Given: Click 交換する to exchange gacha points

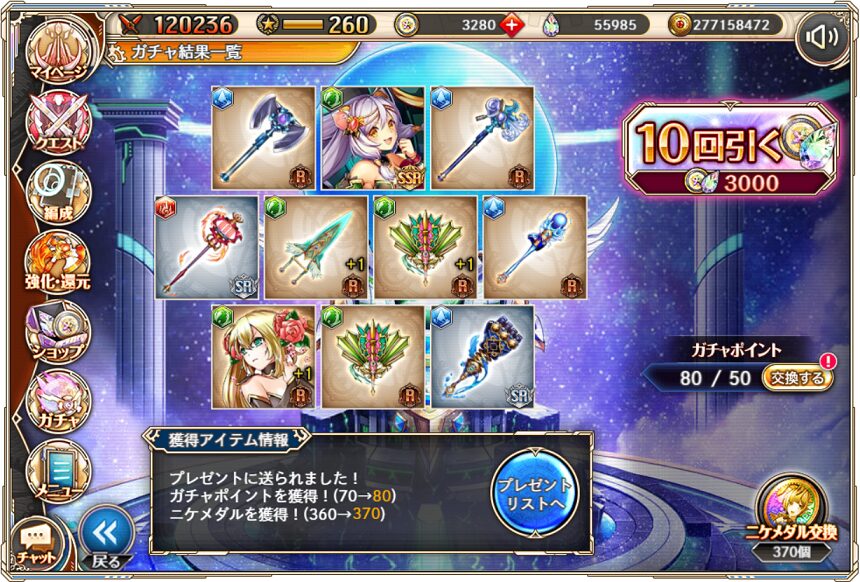Looking at the screenshot, I should pyautogui.click(x=796, y=379).
